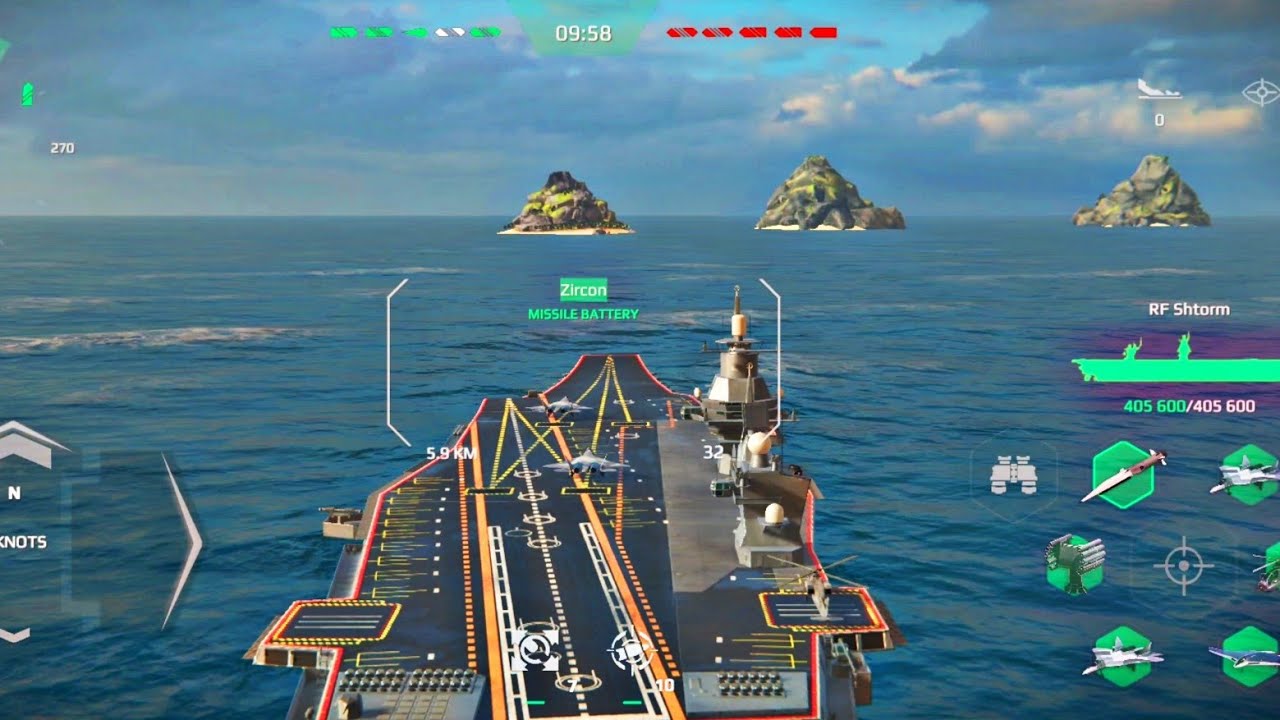The height and width of the screenshot is (720, 1280).
Task: Toggle the eye-shaped target camera icon
Action: coord(1261,93)
